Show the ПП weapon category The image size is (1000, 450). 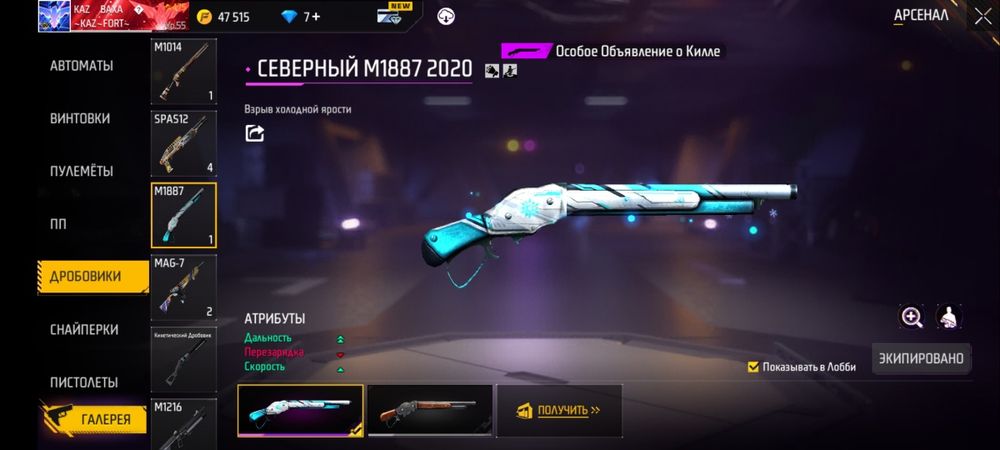(60, 223)
